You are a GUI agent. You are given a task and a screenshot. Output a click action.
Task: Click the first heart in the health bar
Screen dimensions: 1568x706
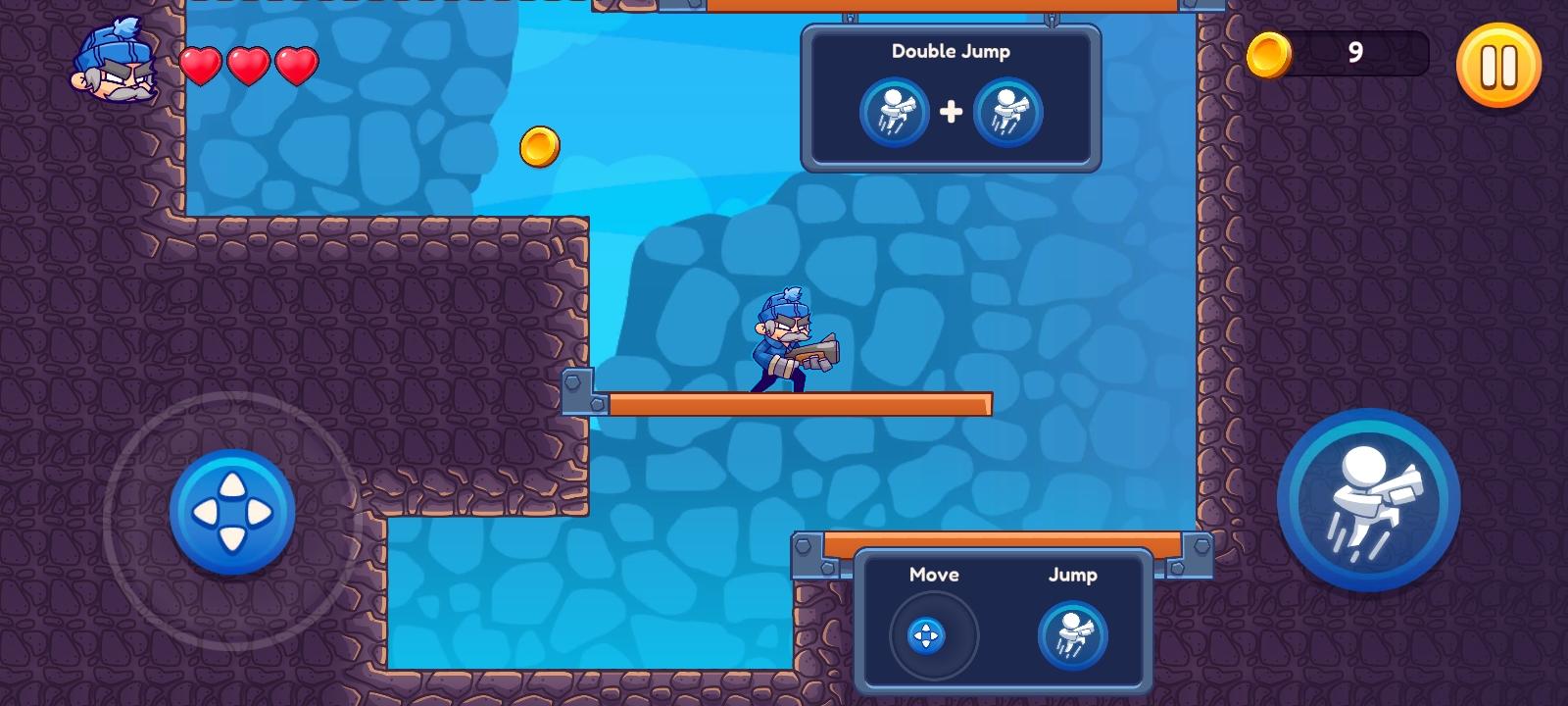coord(201,65)
